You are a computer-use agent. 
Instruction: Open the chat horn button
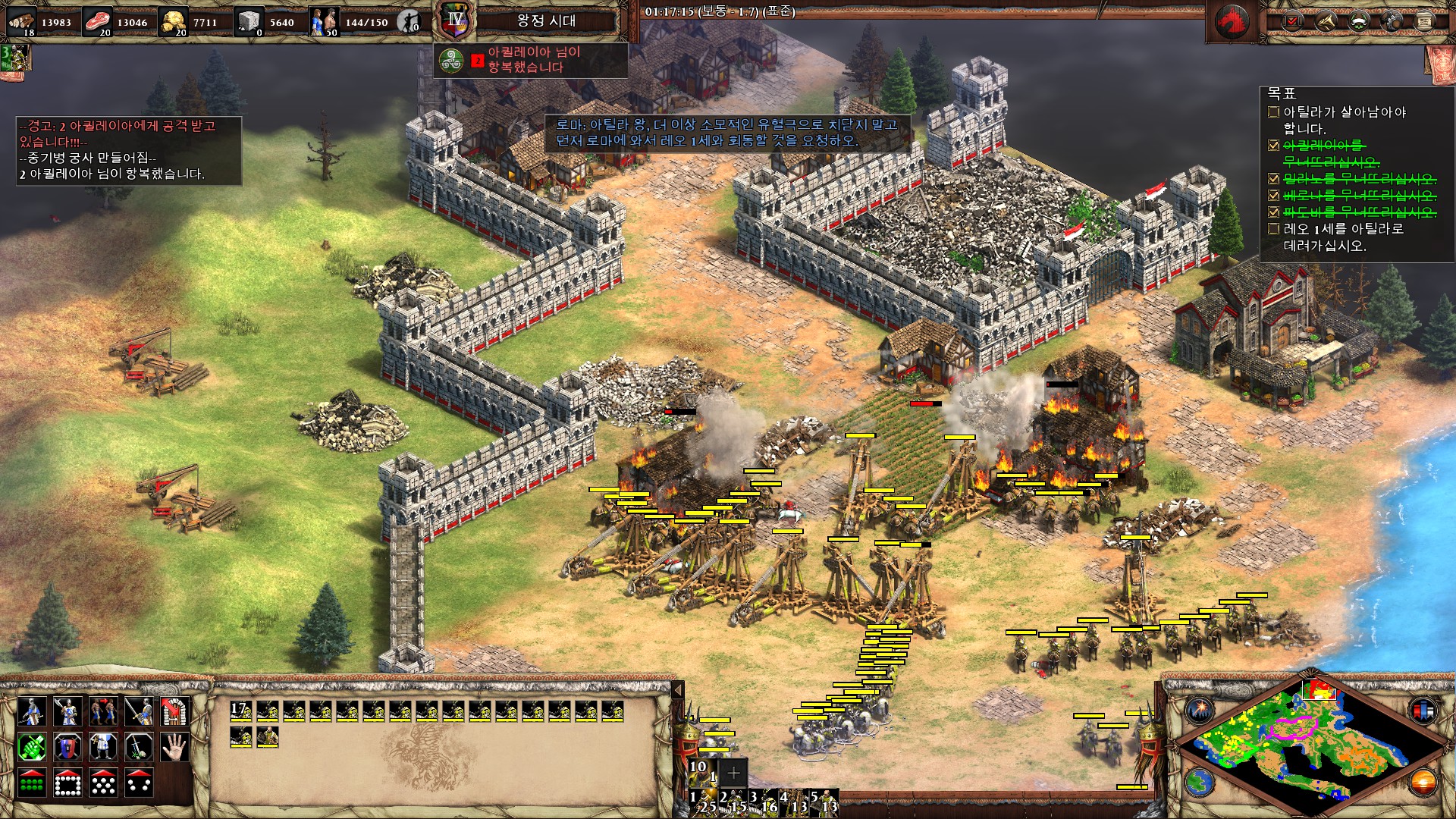(x=1326, y=21)
